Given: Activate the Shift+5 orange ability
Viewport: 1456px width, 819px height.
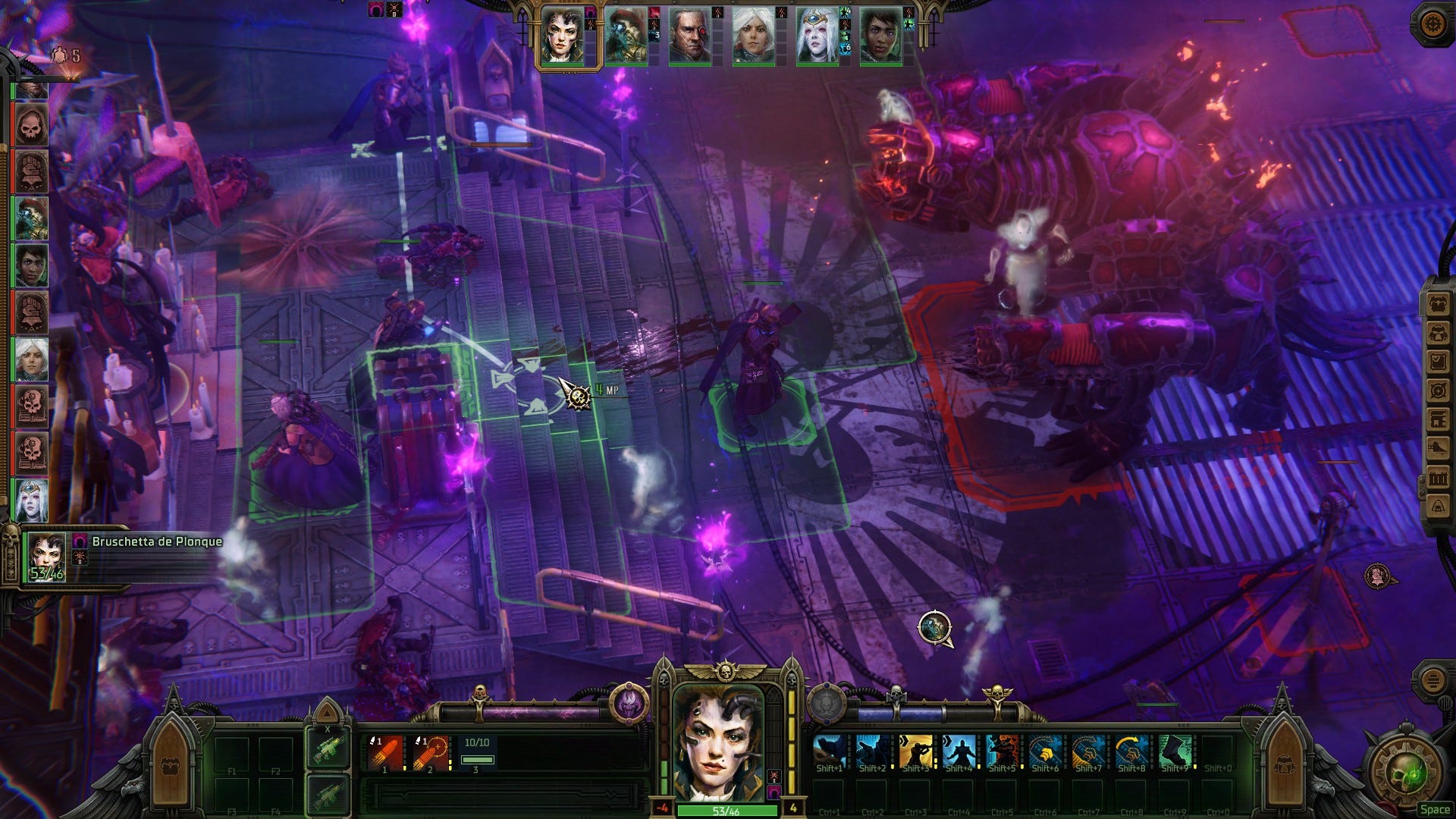Looking at the screenshot, I should pyautogui.click(x=1002, y=752).
